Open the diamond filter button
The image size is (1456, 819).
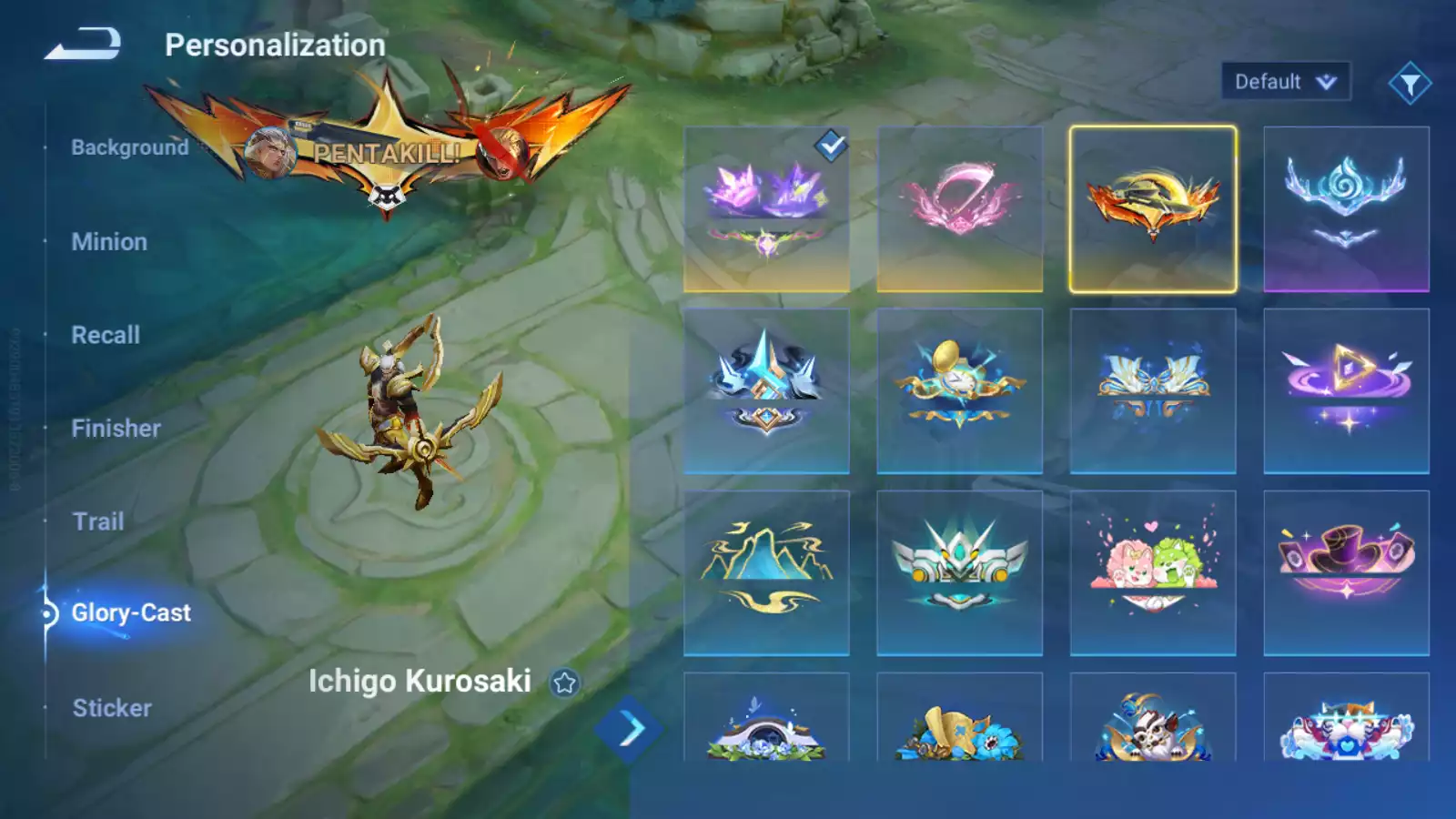[1410, 84]
